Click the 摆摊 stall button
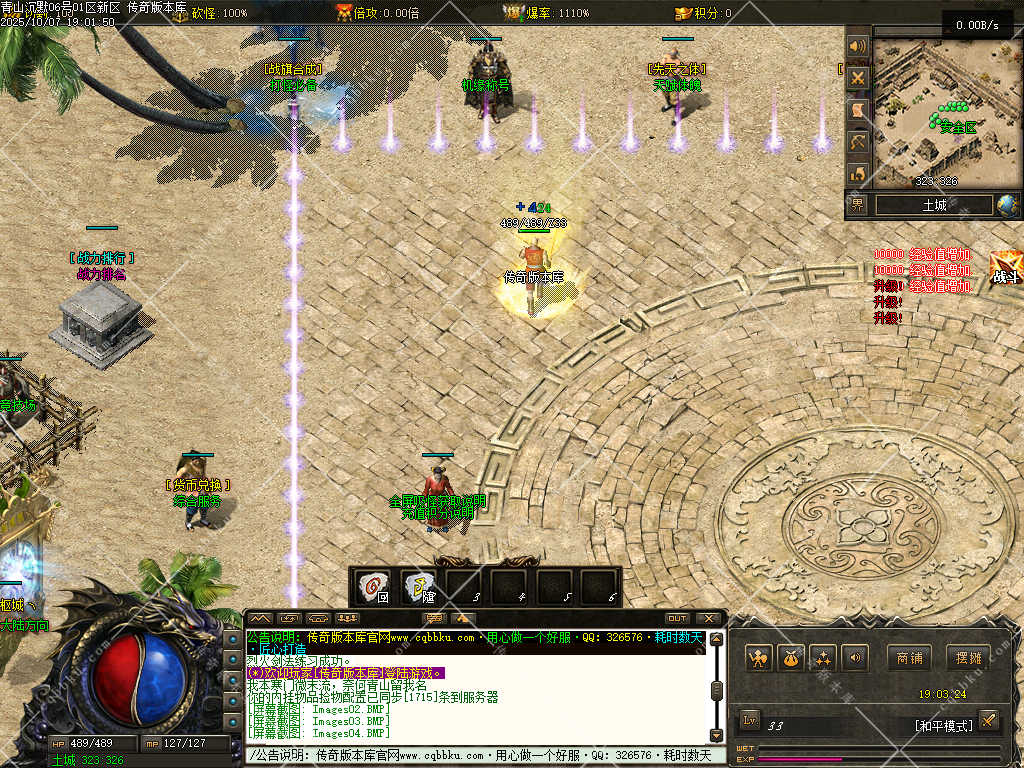 pyautogui.click(x=968, y=658)
